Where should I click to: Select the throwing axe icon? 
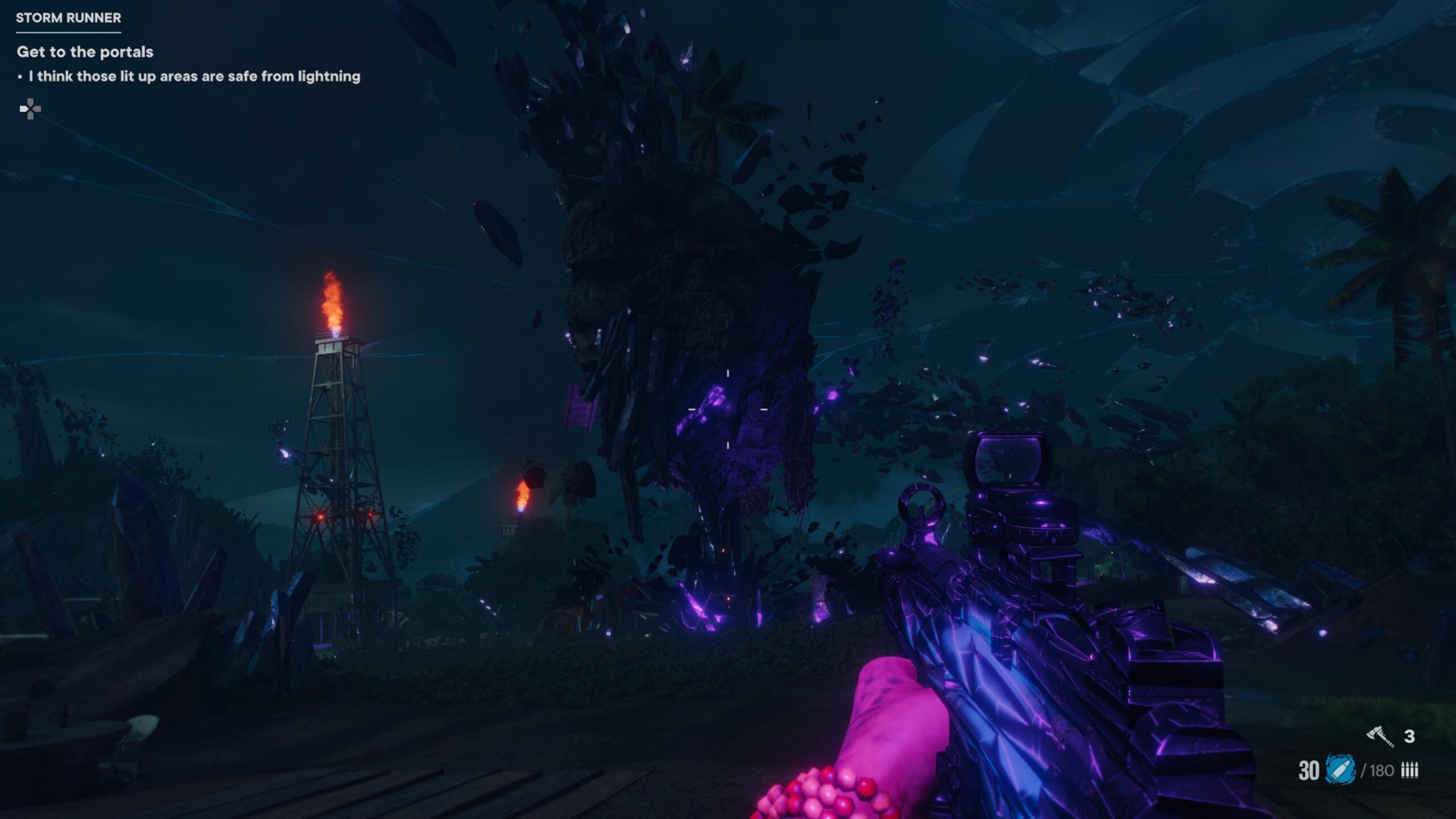pos(1380,736)
